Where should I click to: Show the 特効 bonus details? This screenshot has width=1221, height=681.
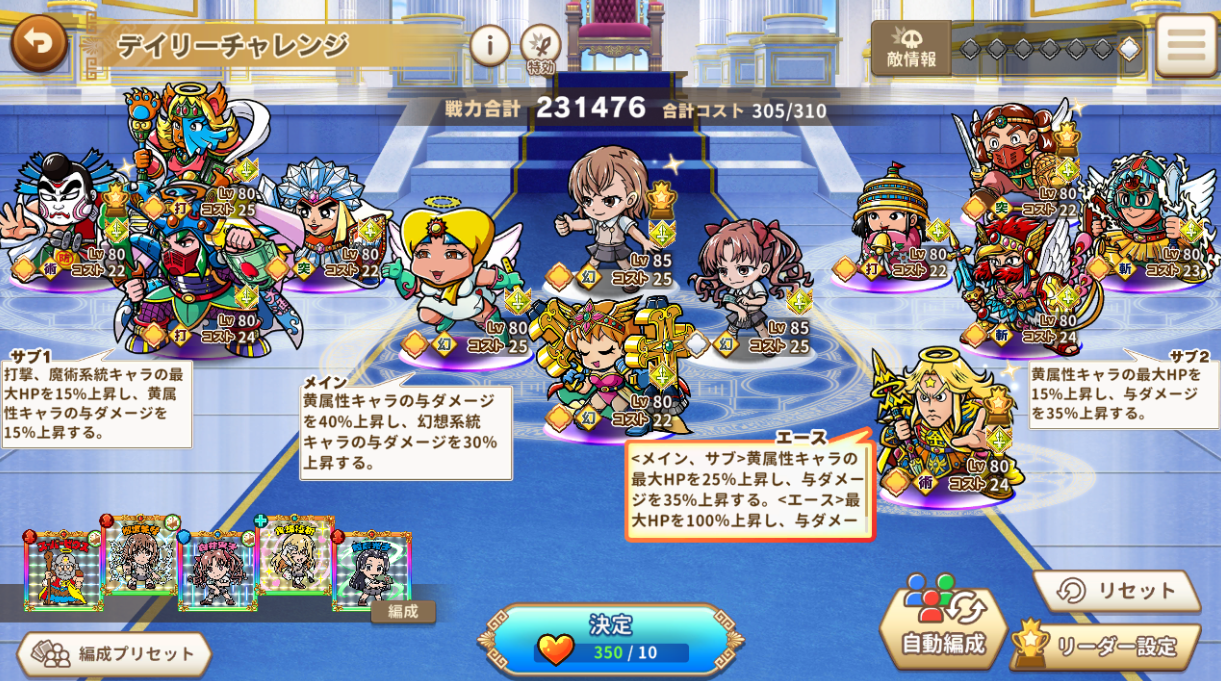coord(540,47)
